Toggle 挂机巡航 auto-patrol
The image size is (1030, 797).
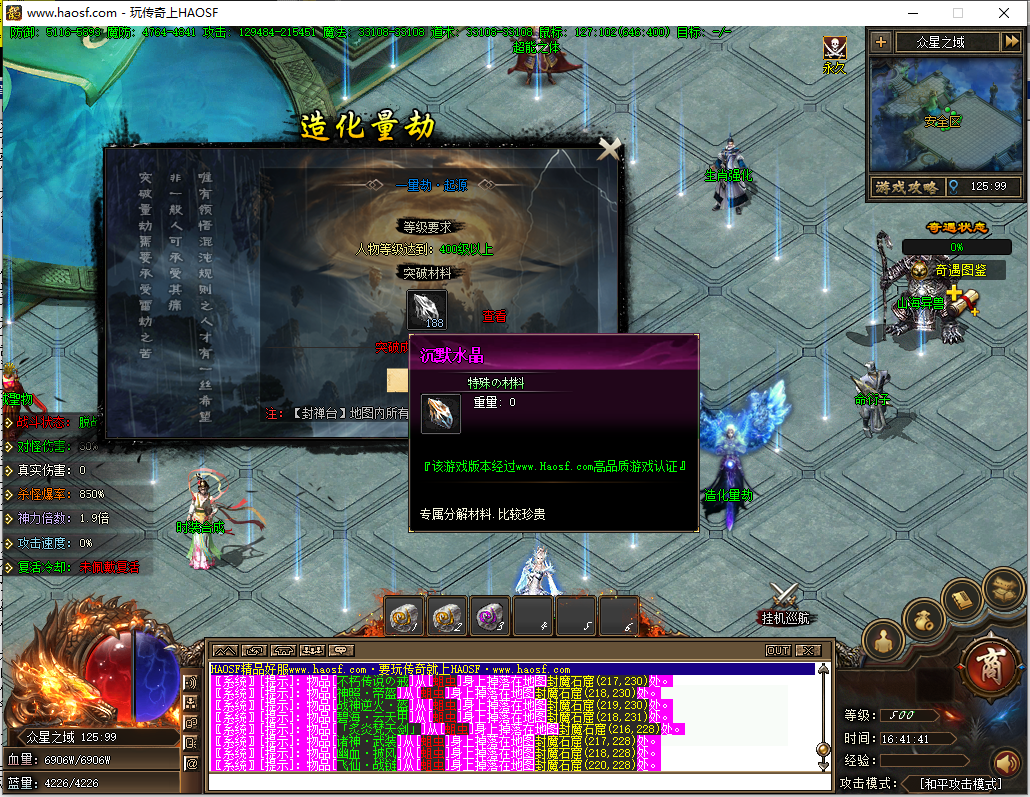coord(784,604)
